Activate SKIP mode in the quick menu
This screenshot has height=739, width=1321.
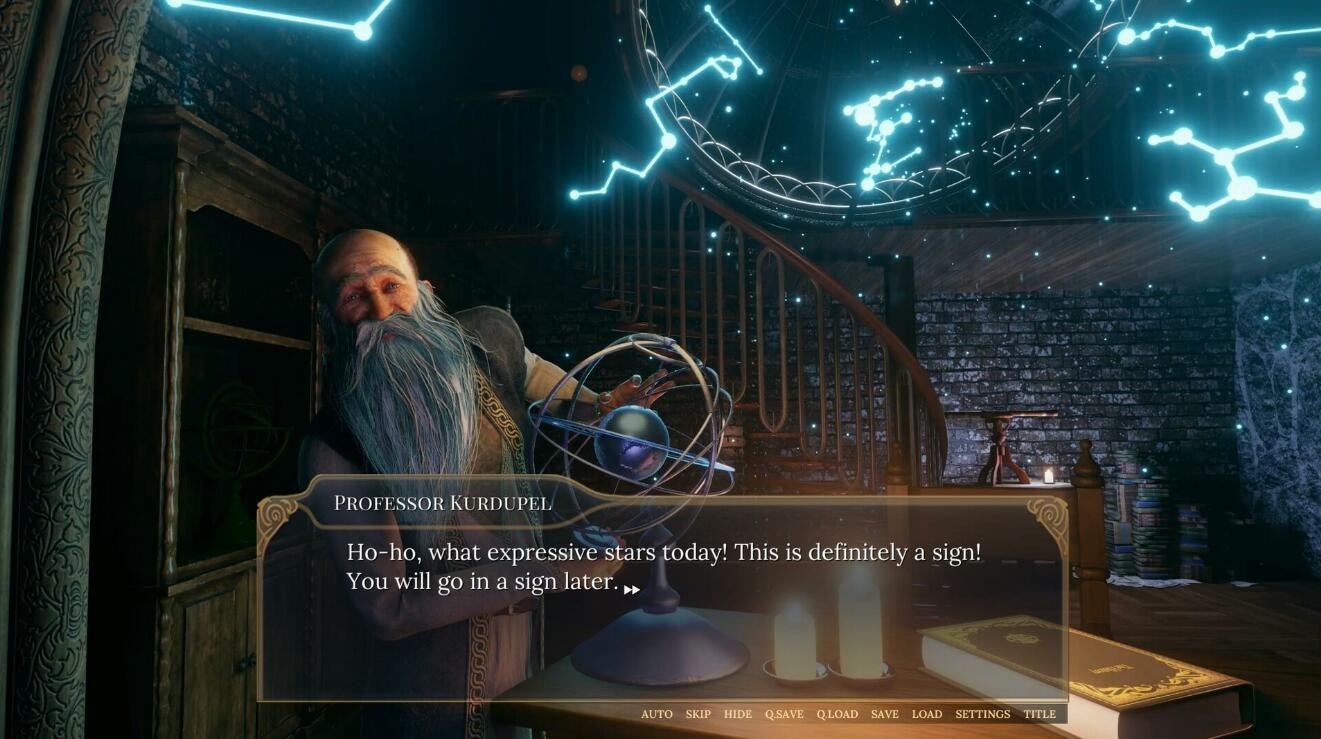coord(697,714)
